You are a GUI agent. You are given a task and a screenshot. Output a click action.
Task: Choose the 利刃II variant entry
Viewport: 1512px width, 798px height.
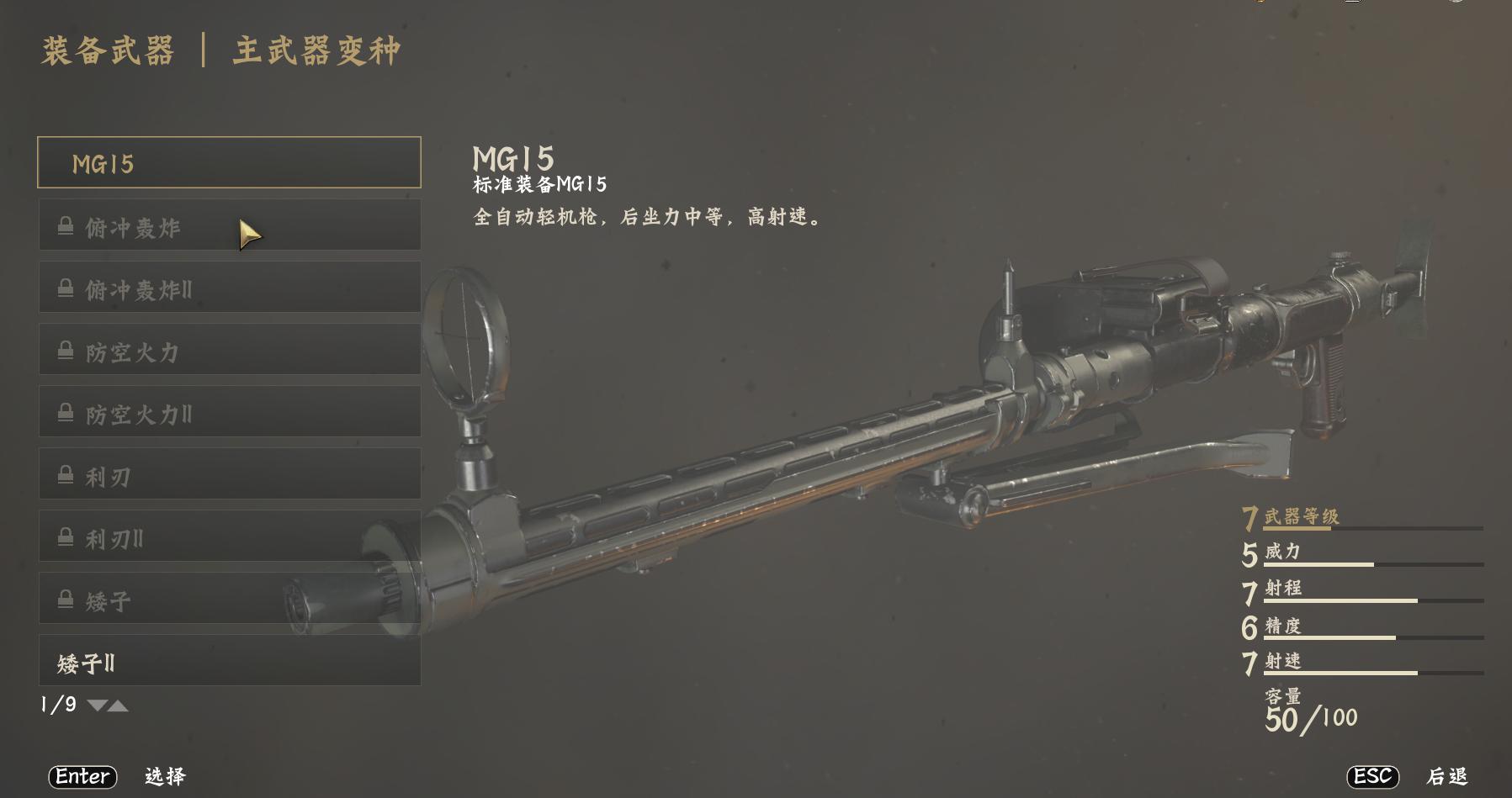(229, 536)
